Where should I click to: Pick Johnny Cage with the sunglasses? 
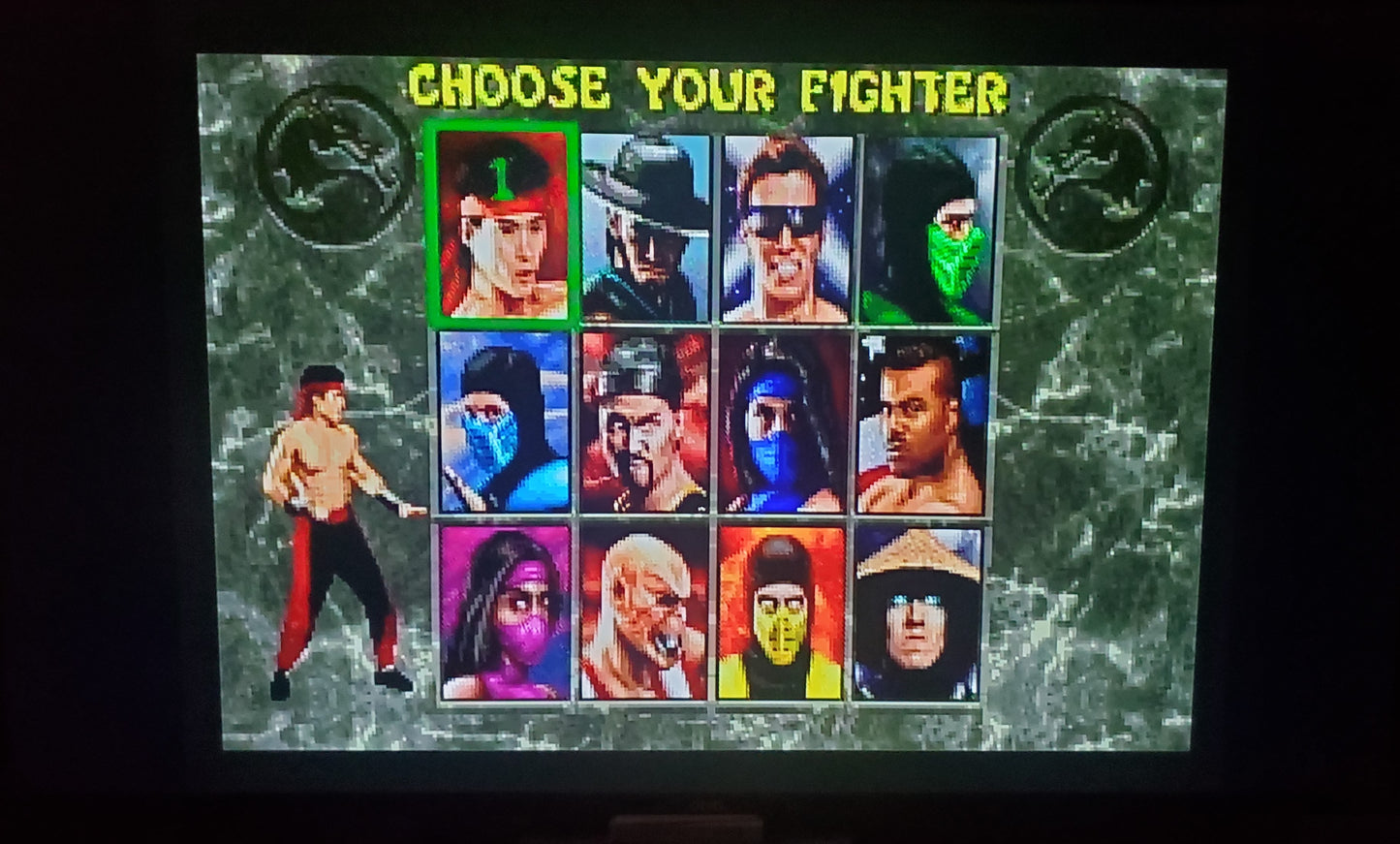[785, 228]
